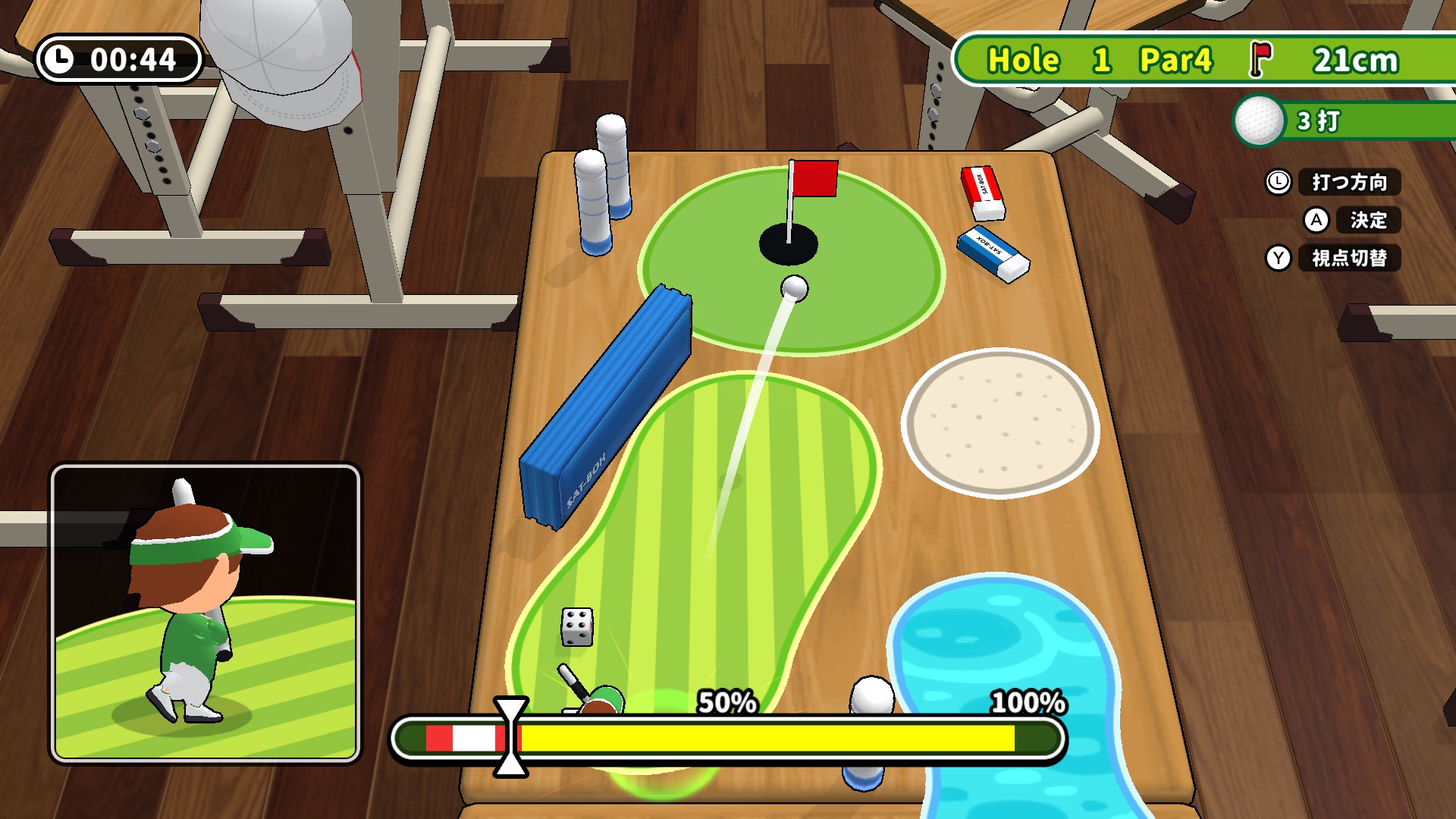Screen dimensions: 1456x819
Task: Select the golfer close-up preview window
Action: [206, 613]
